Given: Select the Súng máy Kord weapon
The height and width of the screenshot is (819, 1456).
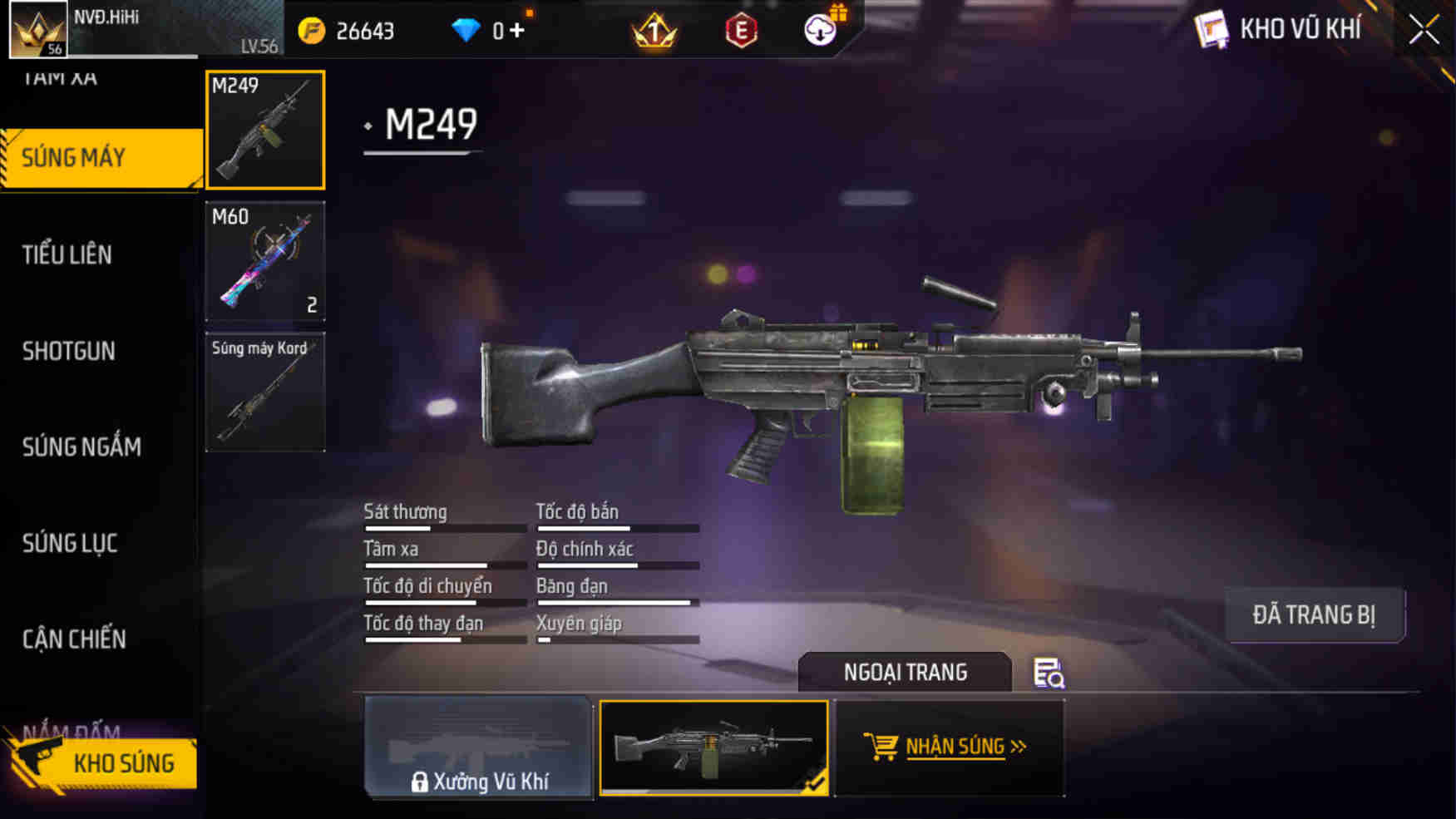Looking at the screenshot, I should [x=265, y=391].
